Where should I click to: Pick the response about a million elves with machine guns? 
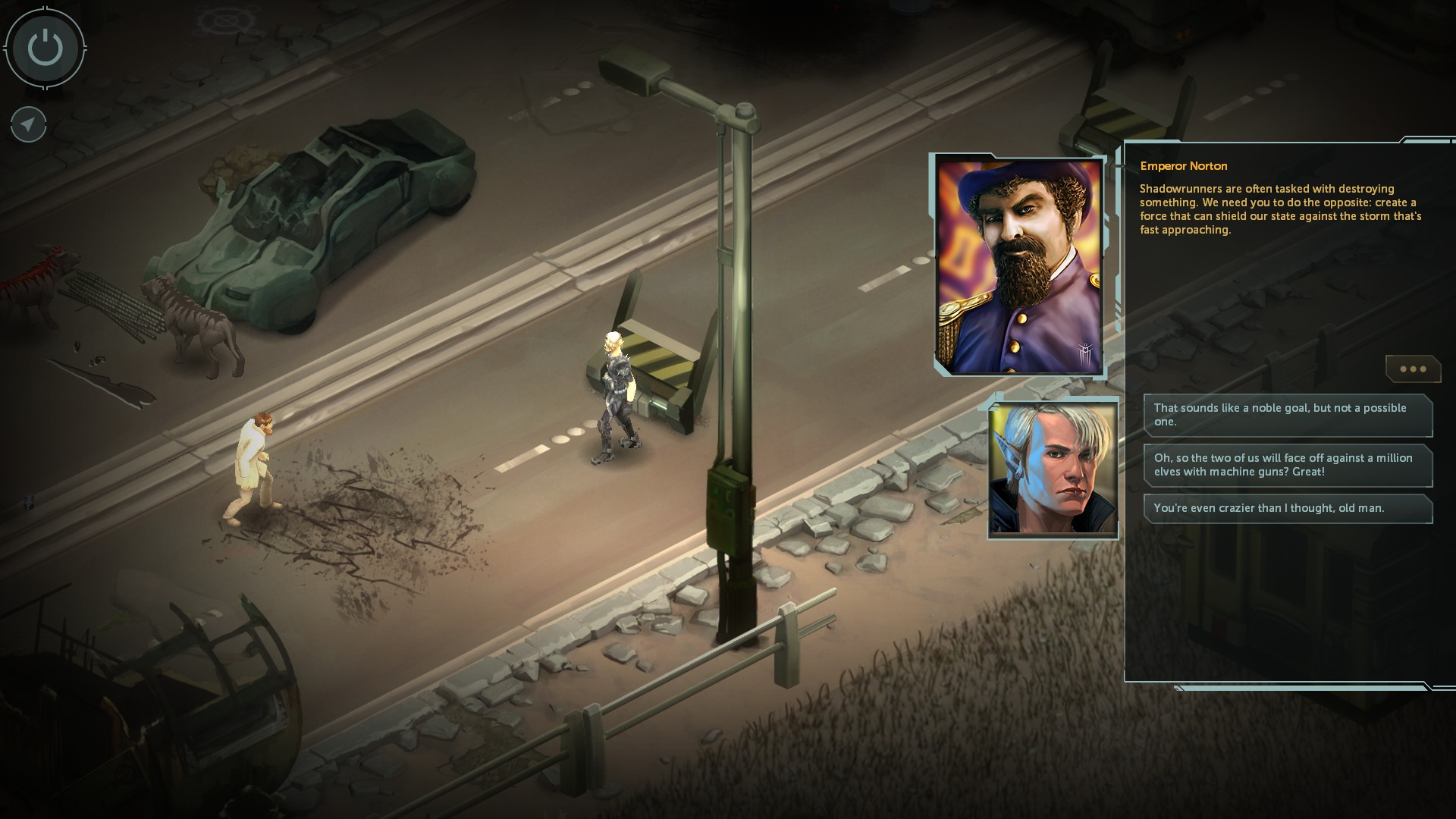[x=1288, y=466]
